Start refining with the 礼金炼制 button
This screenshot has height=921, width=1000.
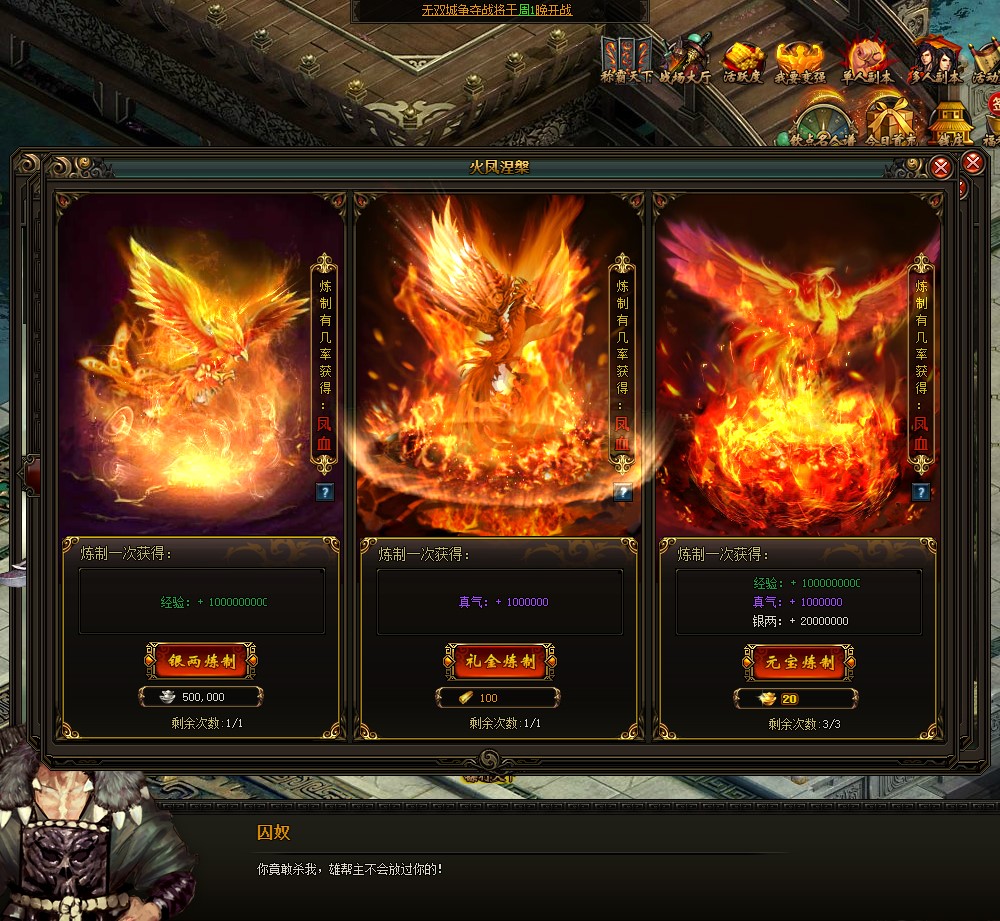pyautogui.click(x=499, y=661)
